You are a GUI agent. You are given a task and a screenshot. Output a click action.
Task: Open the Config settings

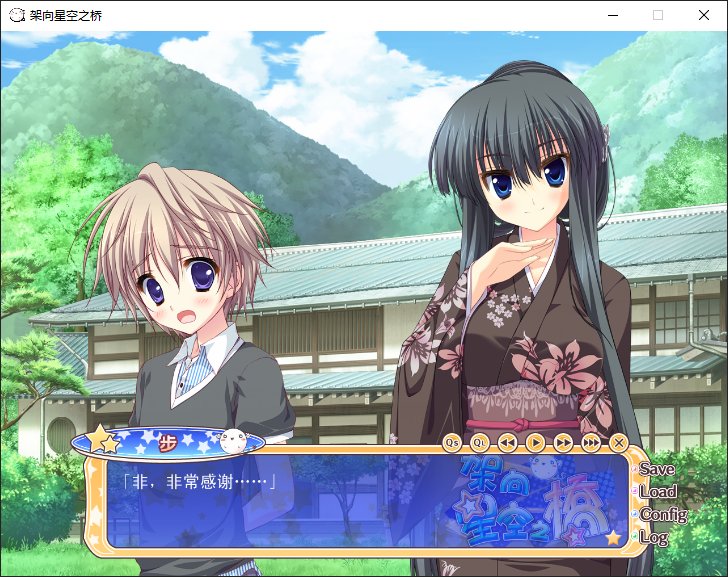click(662, 515)
